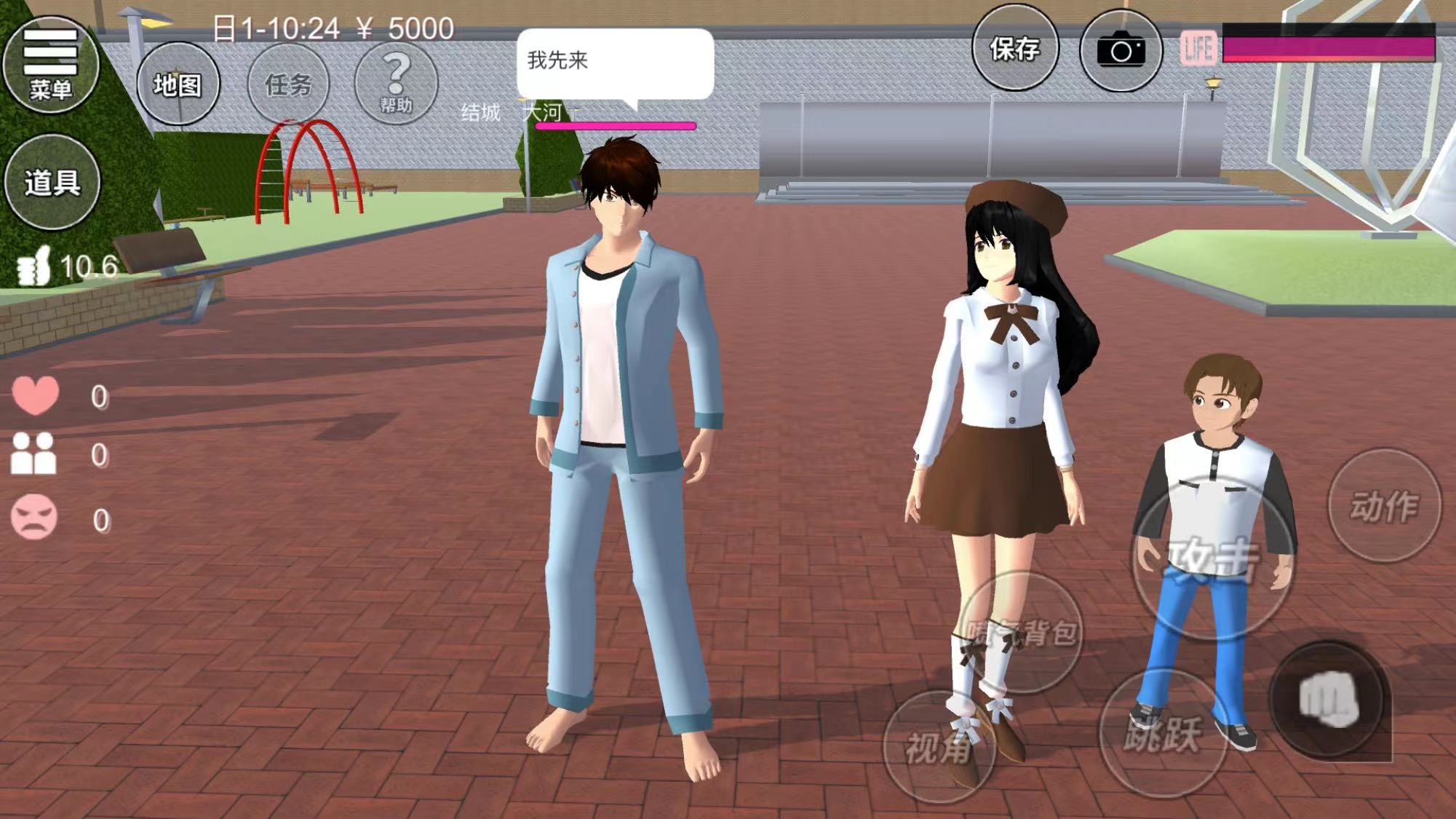Screen dimensions: 1456x819
Task: Tap the 攻击 attack button
Action: (1212, 558)
